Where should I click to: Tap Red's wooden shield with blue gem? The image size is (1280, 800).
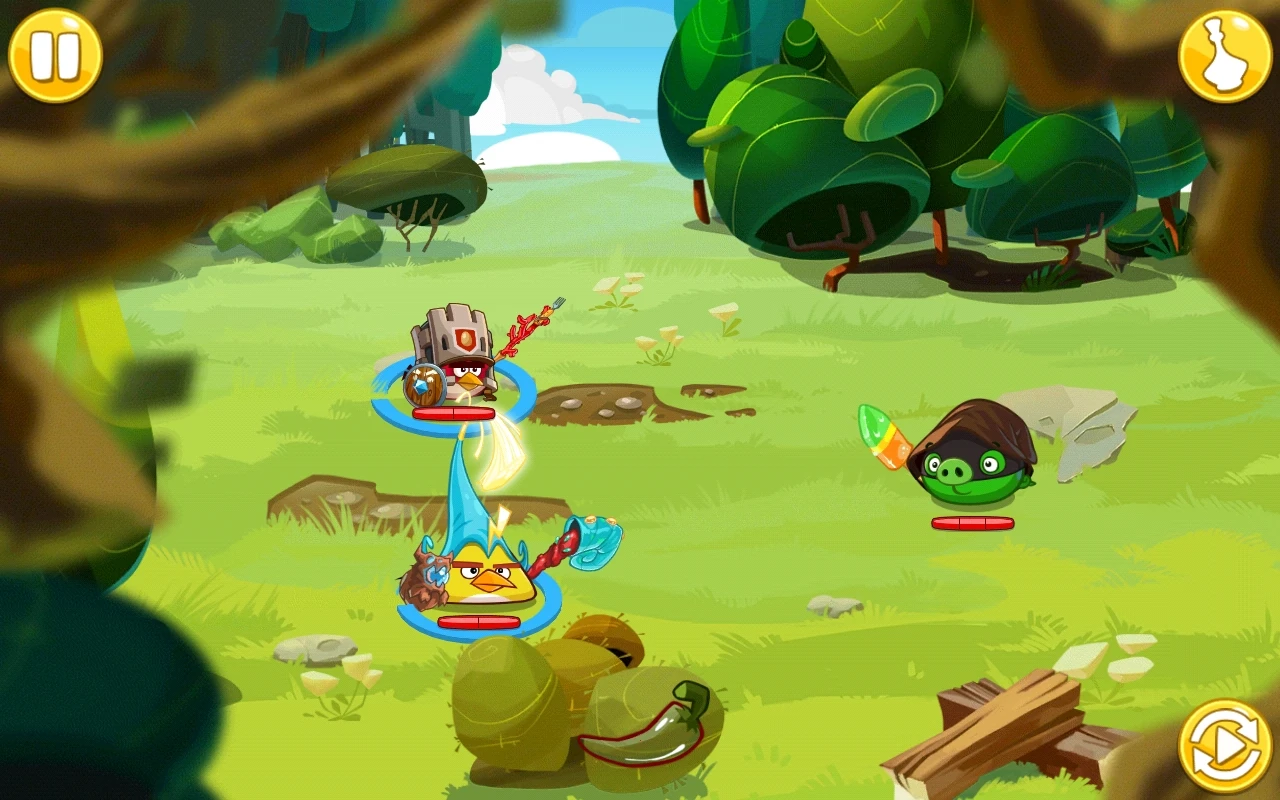[x=424, y=383]
